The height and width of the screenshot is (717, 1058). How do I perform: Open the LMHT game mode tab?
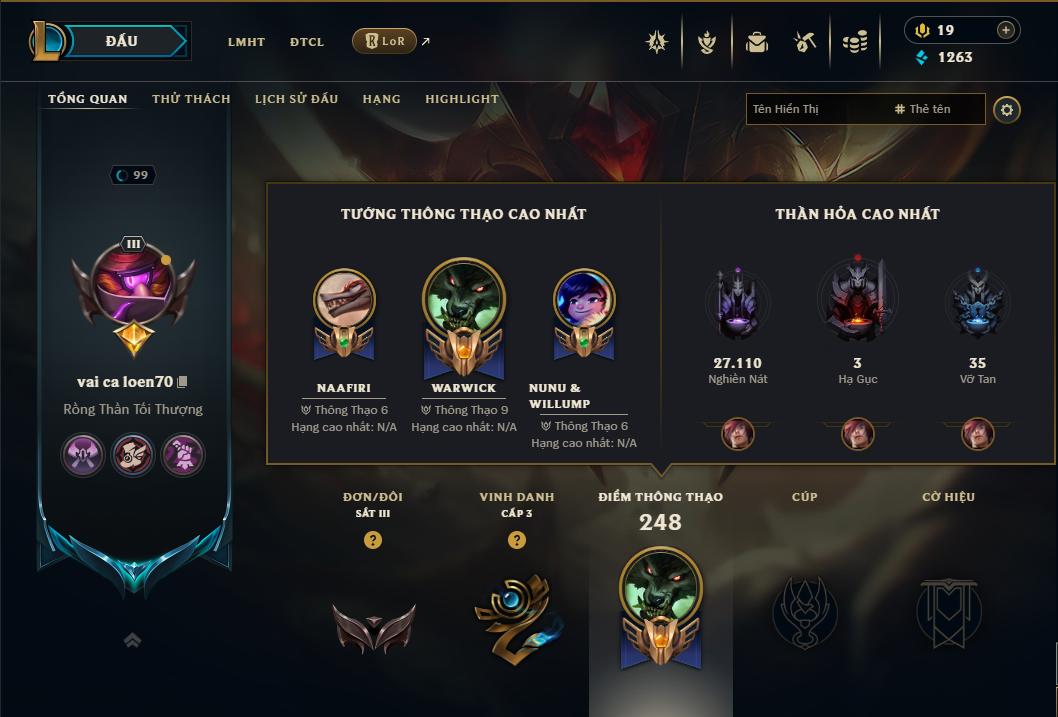point(246,42)
